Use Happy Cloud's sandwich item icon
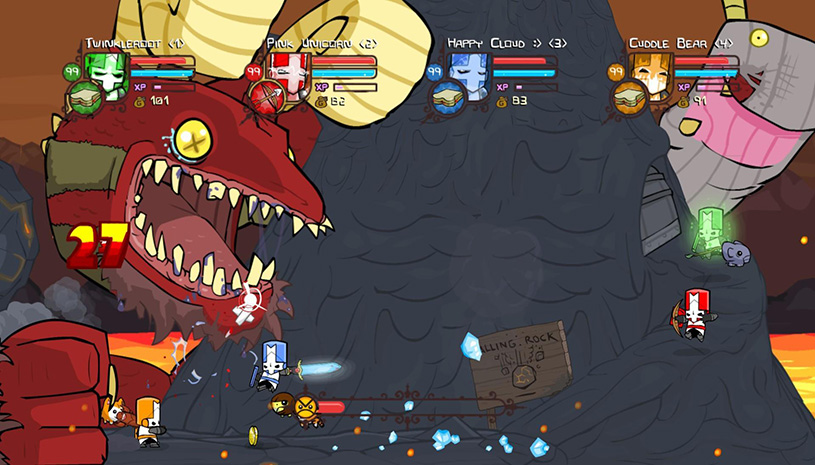 point(447,97)
